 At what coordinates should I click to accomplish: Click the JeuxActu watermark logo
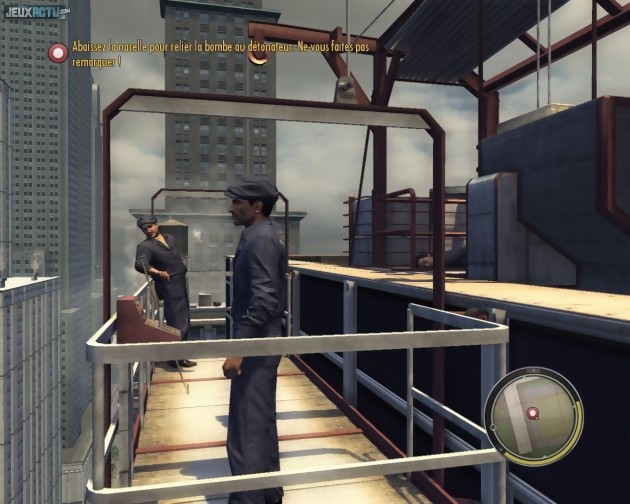36,12
